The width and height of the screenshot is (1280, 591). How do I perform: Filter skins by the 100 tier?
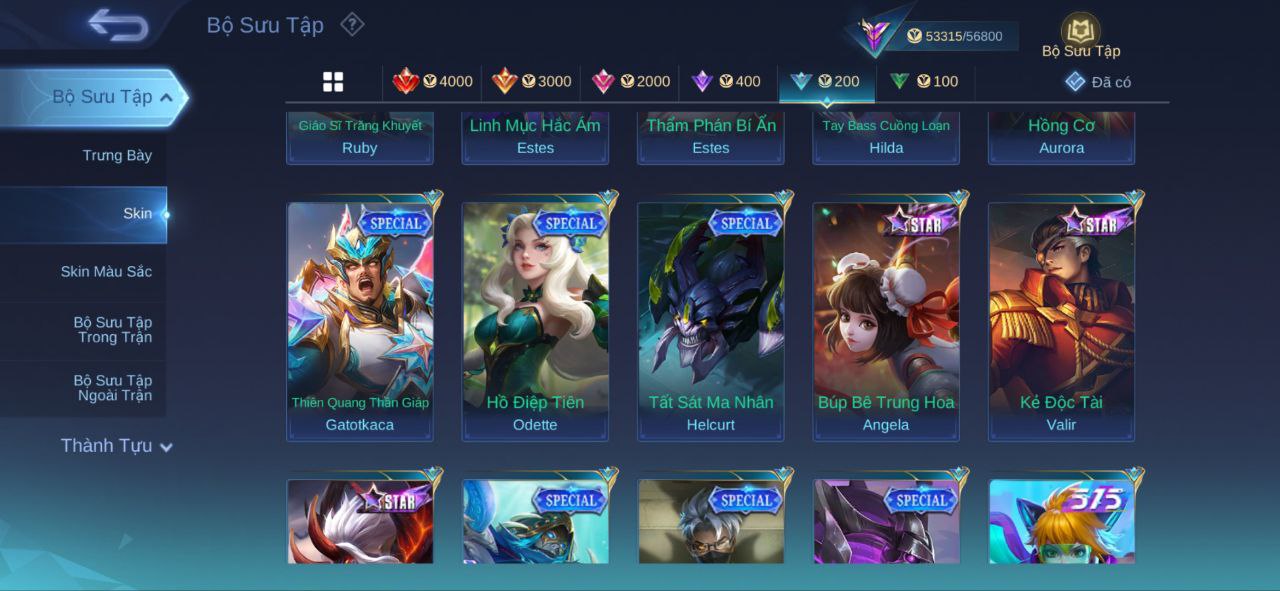925,82
